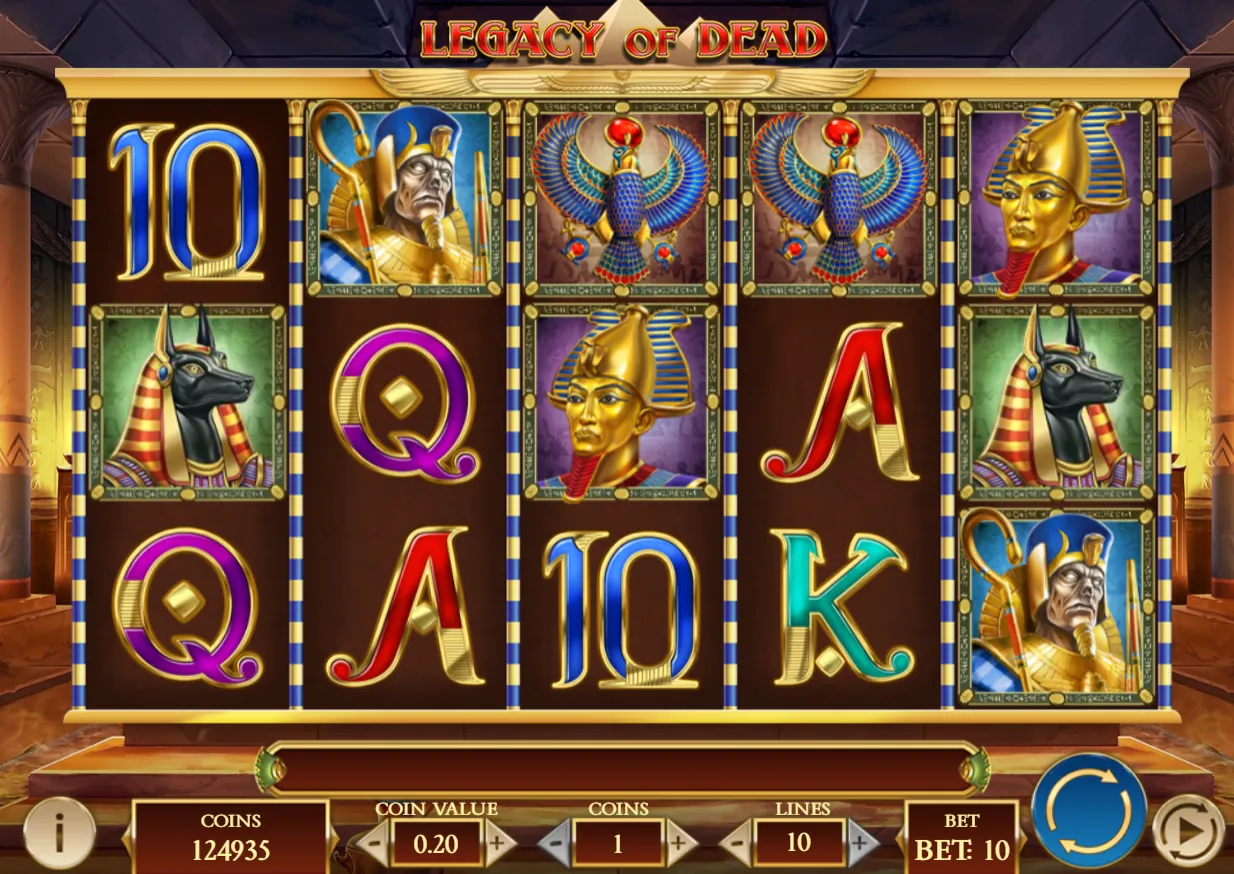Open the paytable info button

(59, 832)
